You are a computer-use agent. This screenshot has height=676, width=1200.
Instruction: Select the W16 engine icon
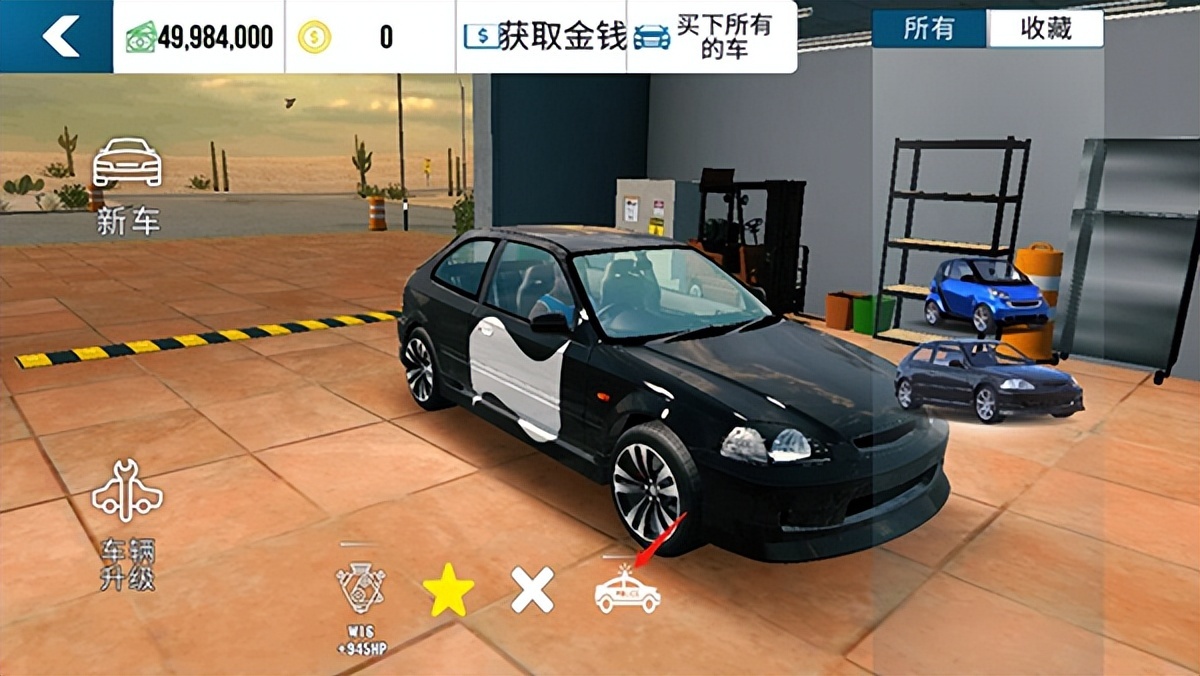361,598
